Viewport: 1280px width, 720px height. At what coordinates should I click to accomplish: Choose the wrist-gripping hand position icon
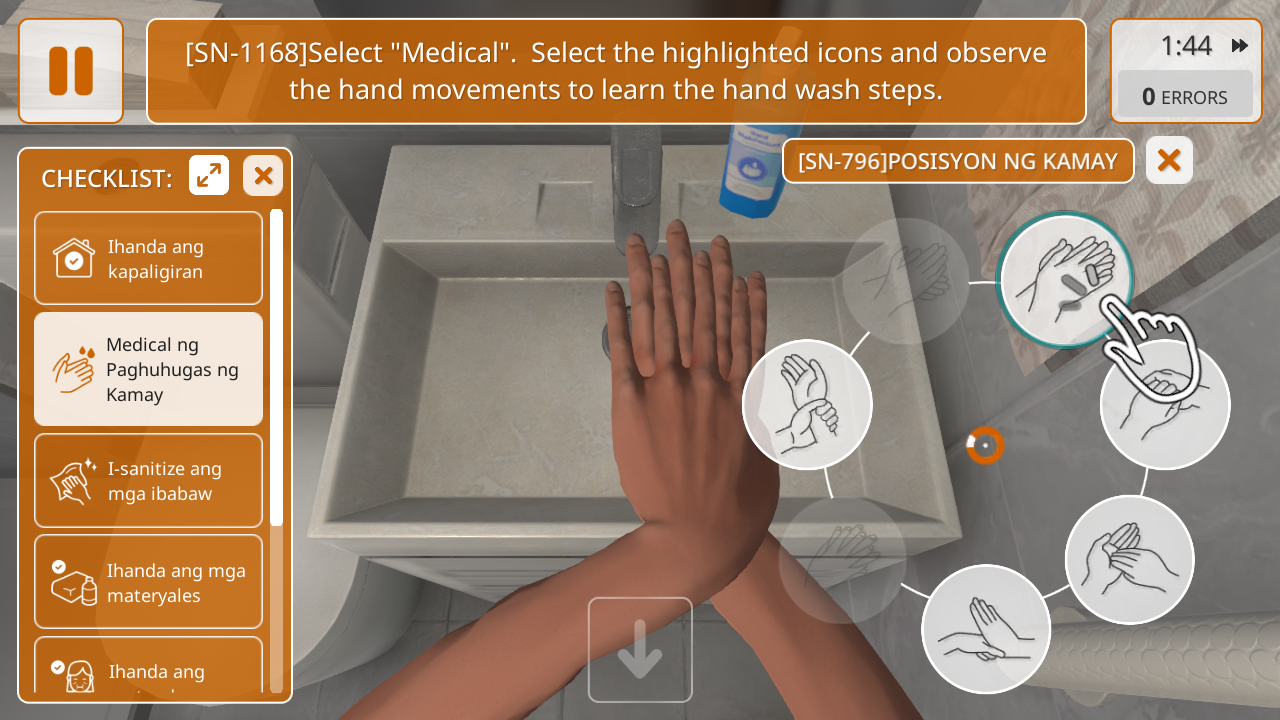808,405
